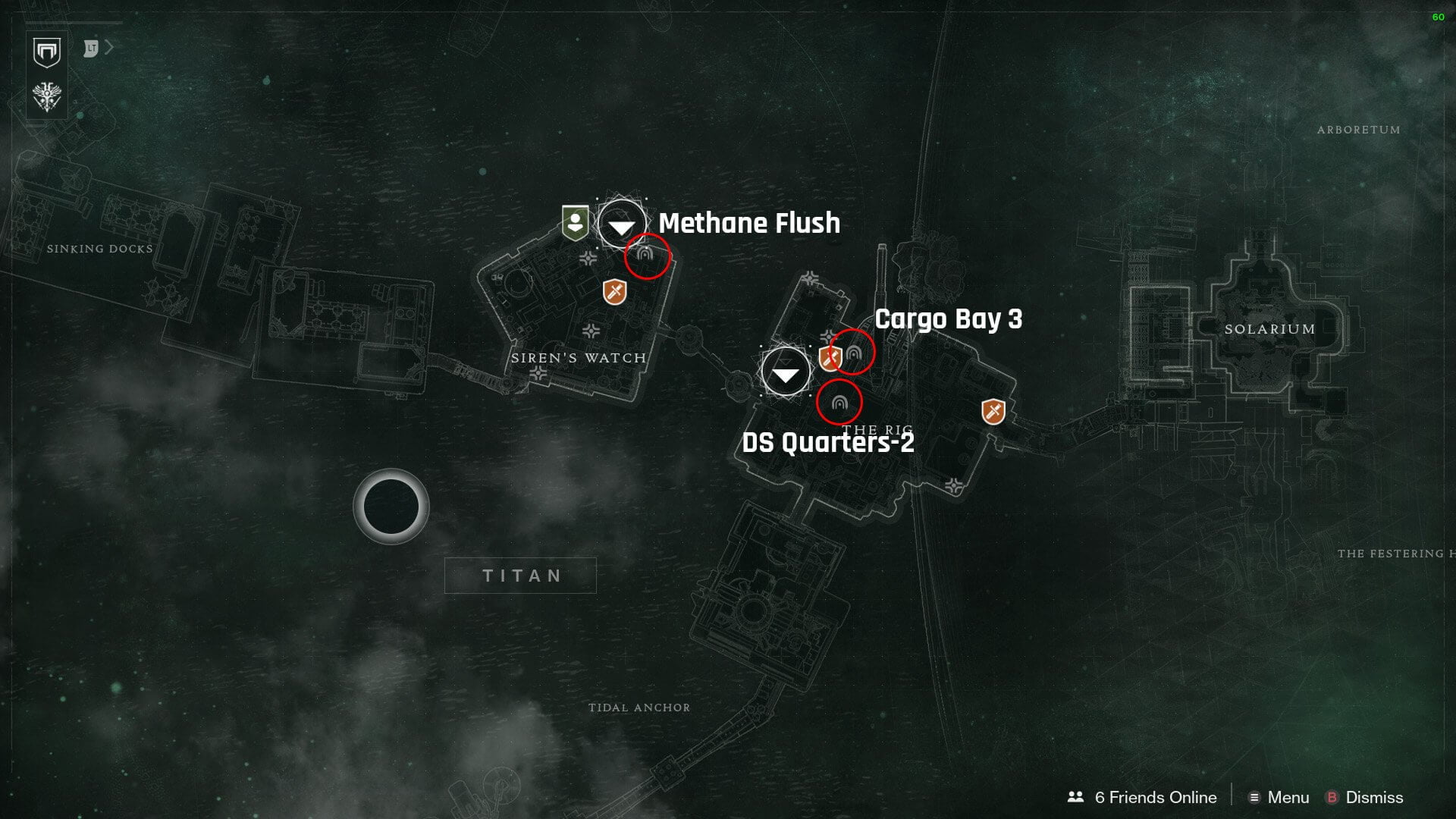Open the green vendor icon at Siren's Watch
The image size is (1456, 819).
pos(576,223)
